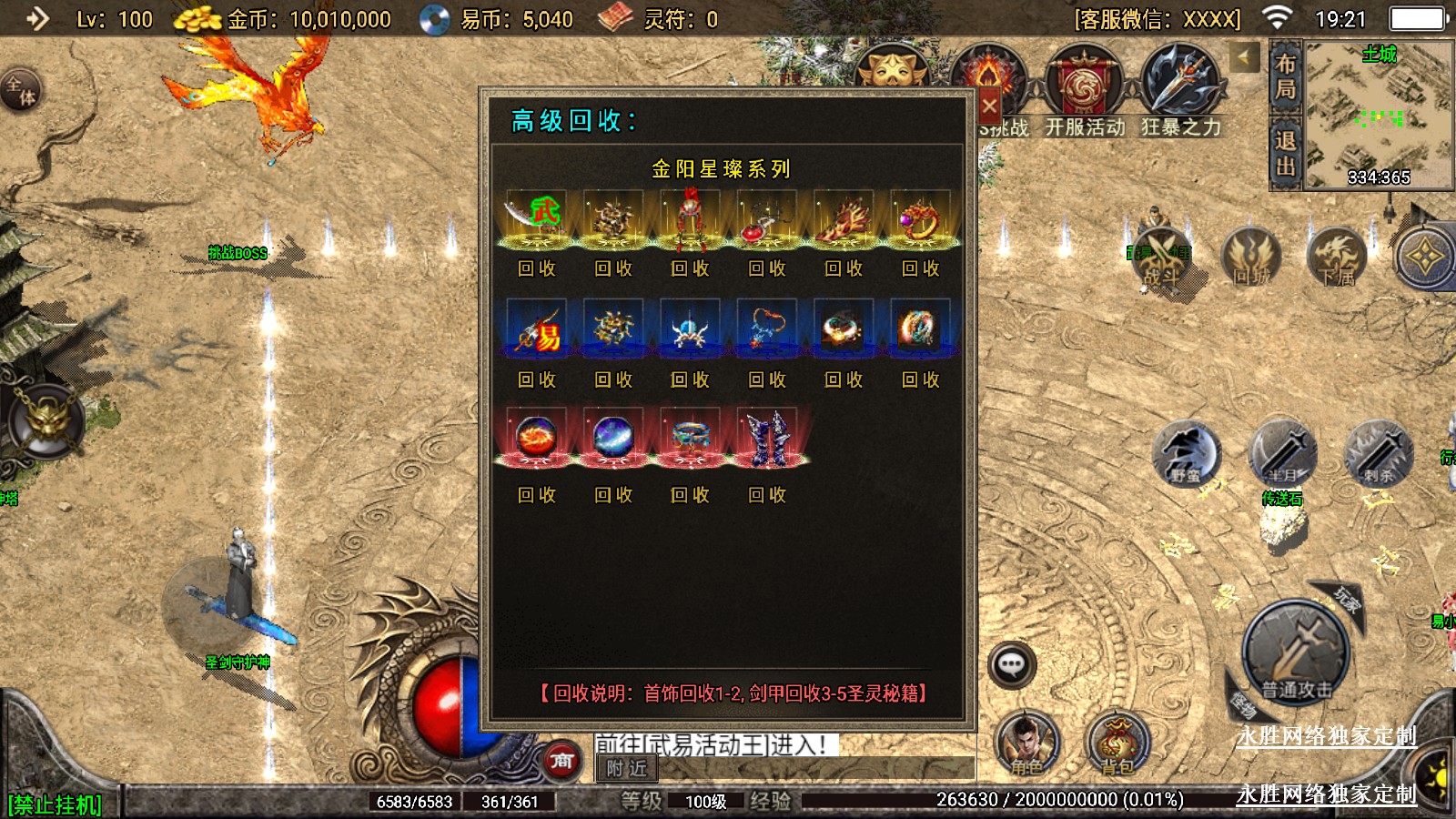The height and width of the screenshot is (819, 1456).
Task: Use the 刺杀 skill
Action: [x=1379, y=452]
